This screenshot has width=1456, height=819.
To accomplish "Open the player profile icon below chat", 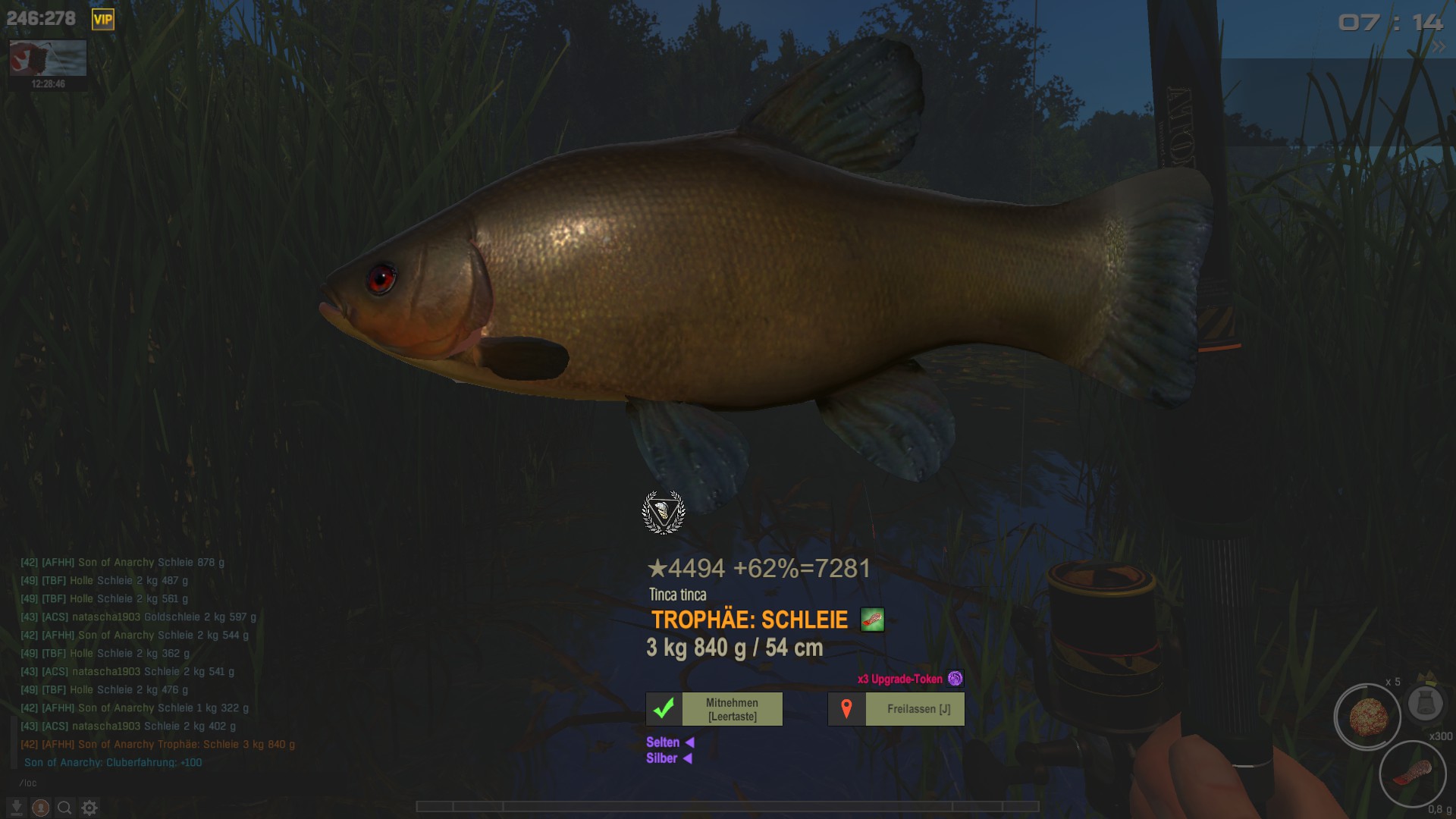I will (x=41, y=808).
